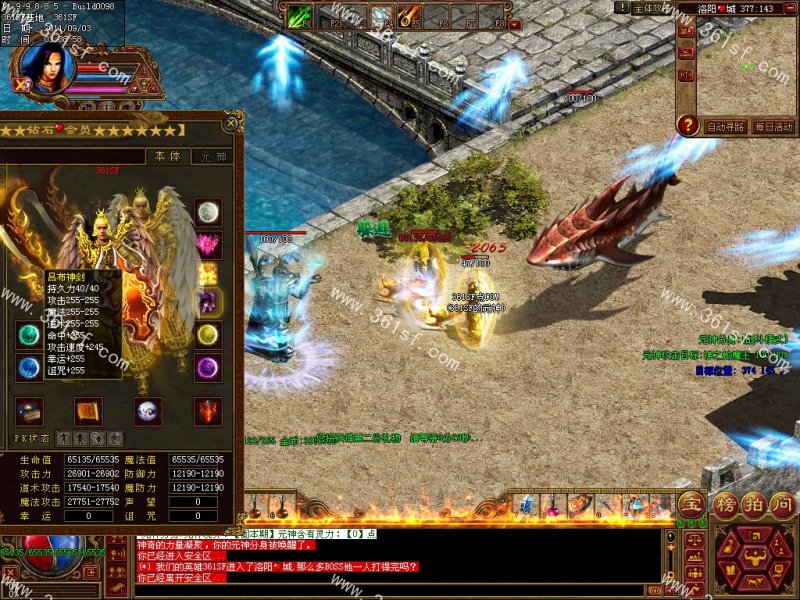The height and width of the screenshot is (600, 800).
Task: Open the 每日活动 daily events button
Action: 773,127
